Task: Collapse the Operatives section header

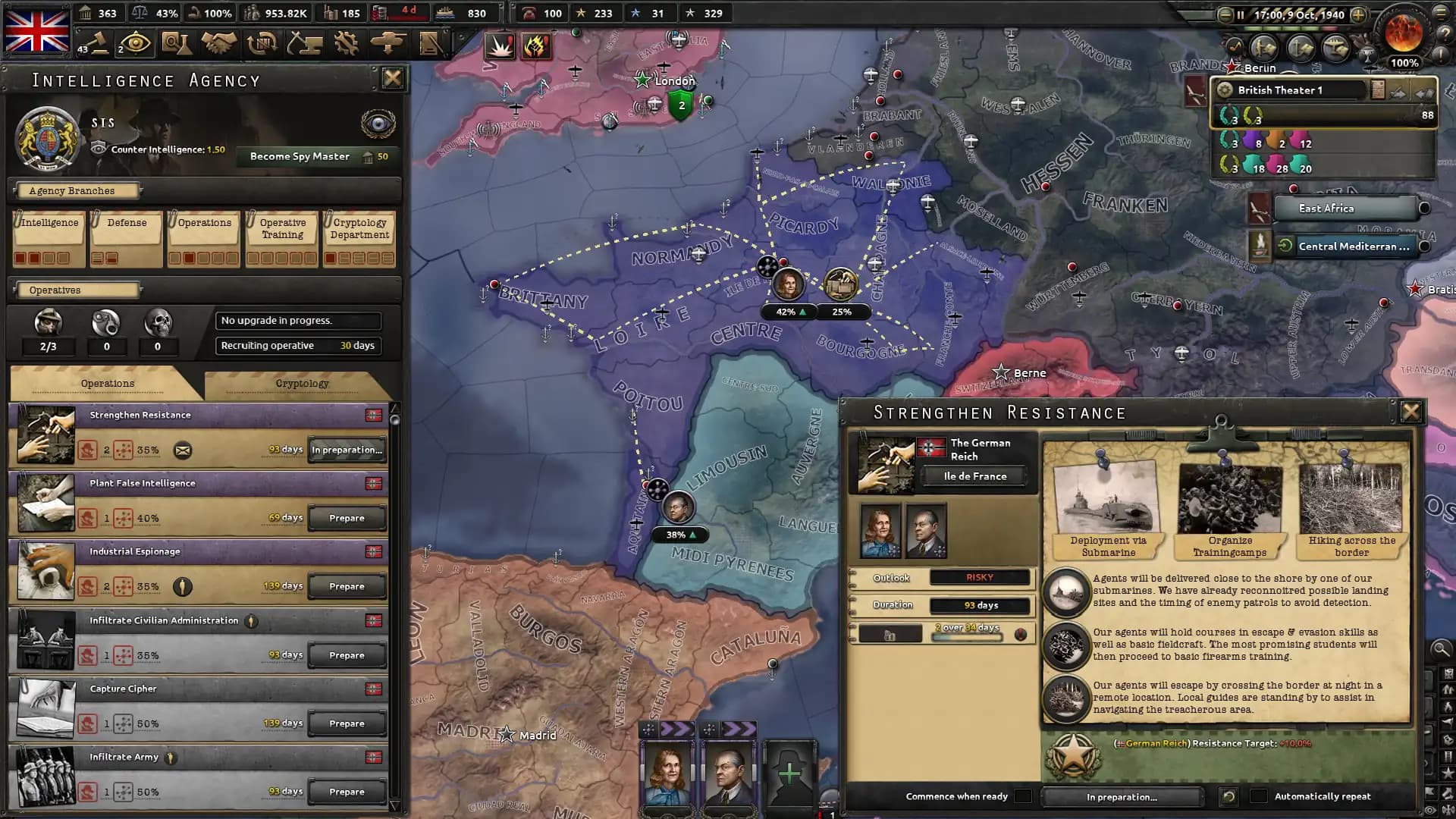Action: click(76, 290)
